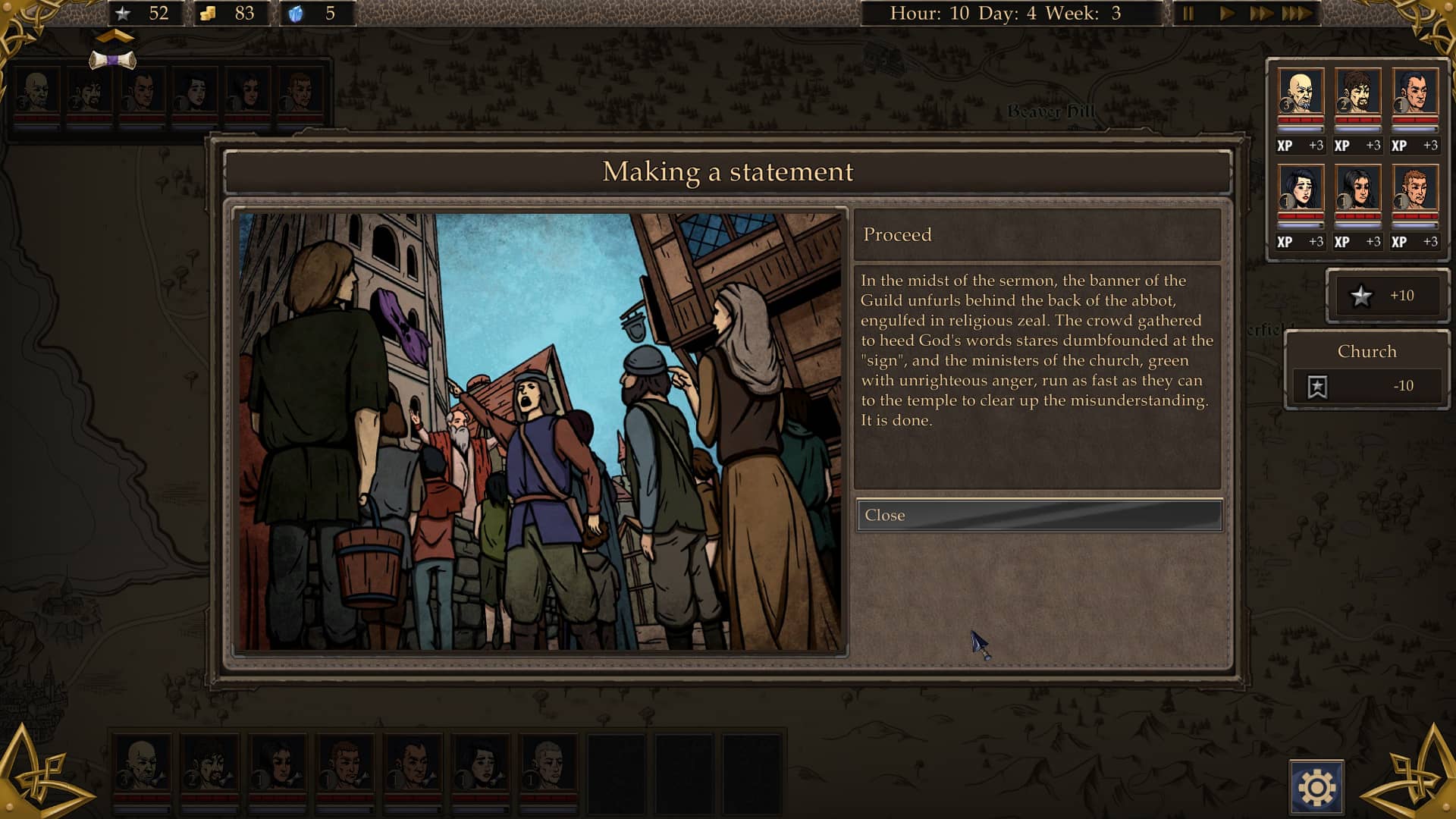Pause the game time
This screenshot has height=819, width=1456.
point(1188,14)
